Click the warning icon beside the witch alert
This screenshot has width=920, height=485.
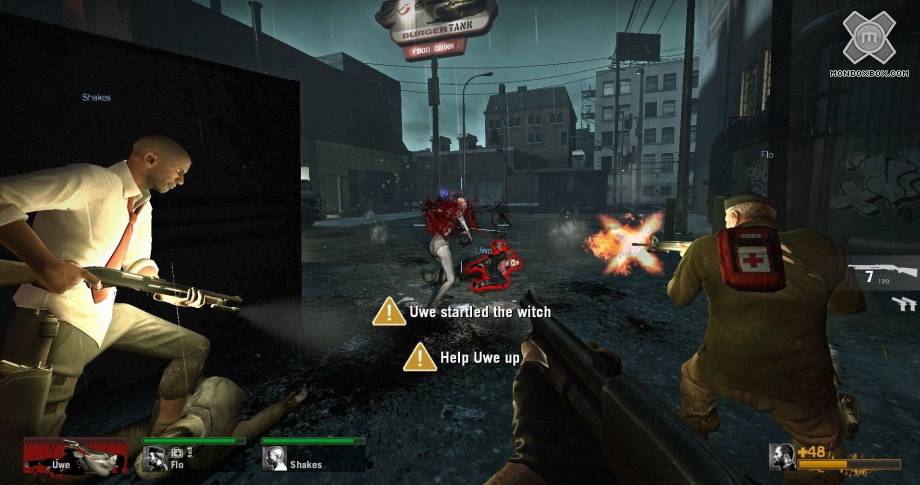pyautogui.click(x=389, y=311)
